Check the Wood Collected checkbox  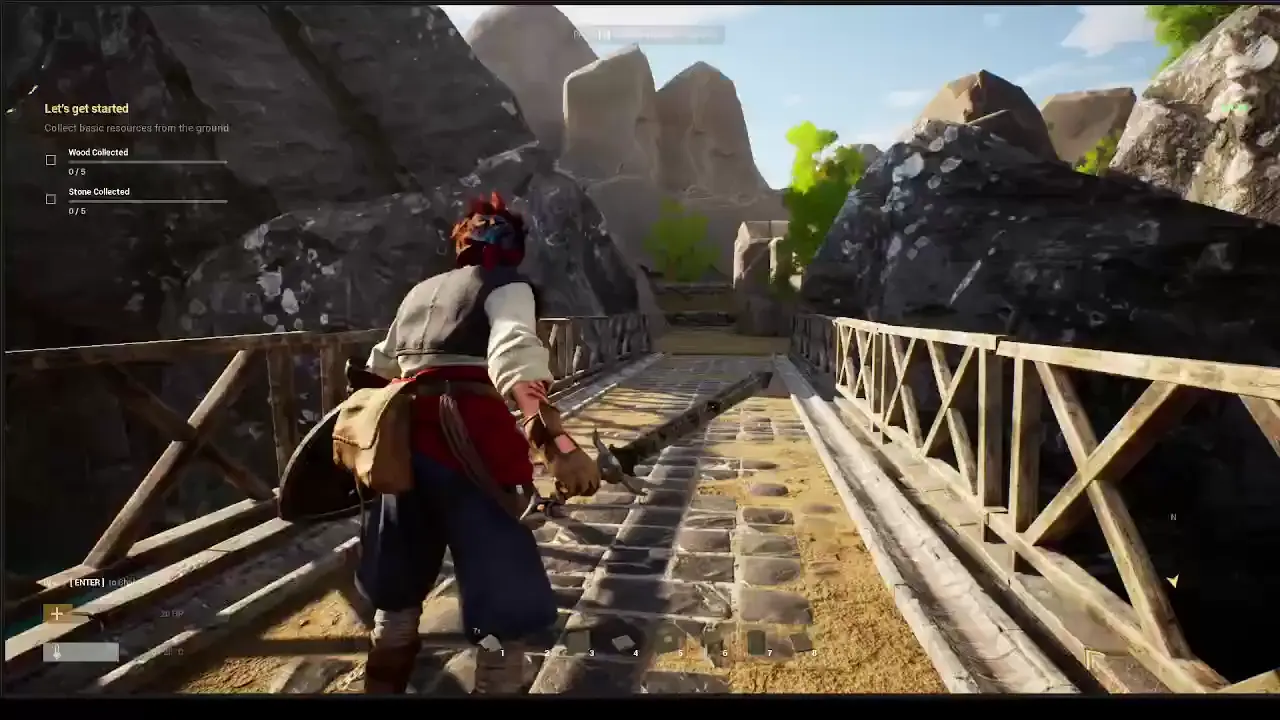(50, 160)
